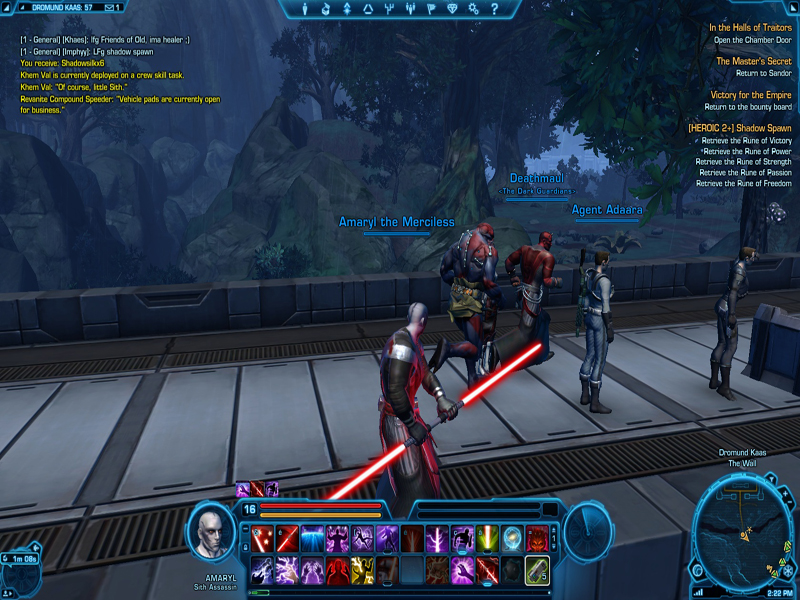This screenshot has width=800, height=600.
Task: Use the green-bordered consumable item slot
Action: coord(537,570)
